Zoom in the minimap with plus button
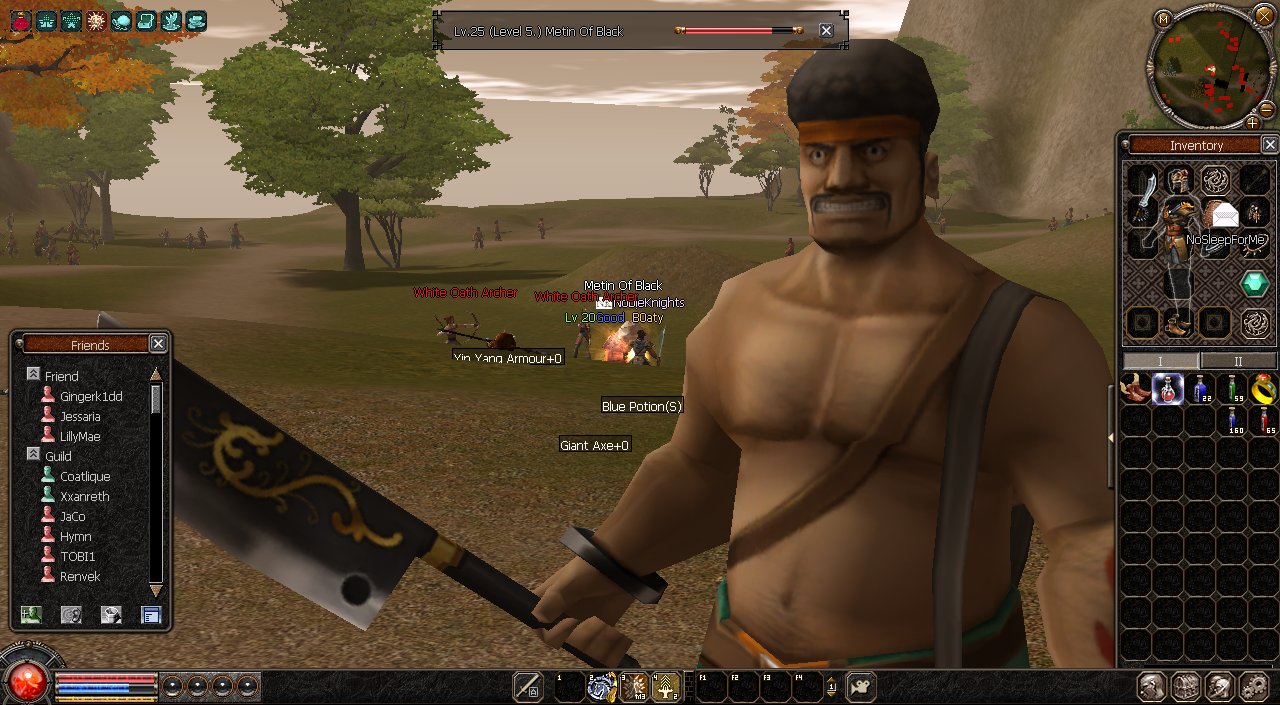Viewport: 1280px width, 705px height. 1252,123
